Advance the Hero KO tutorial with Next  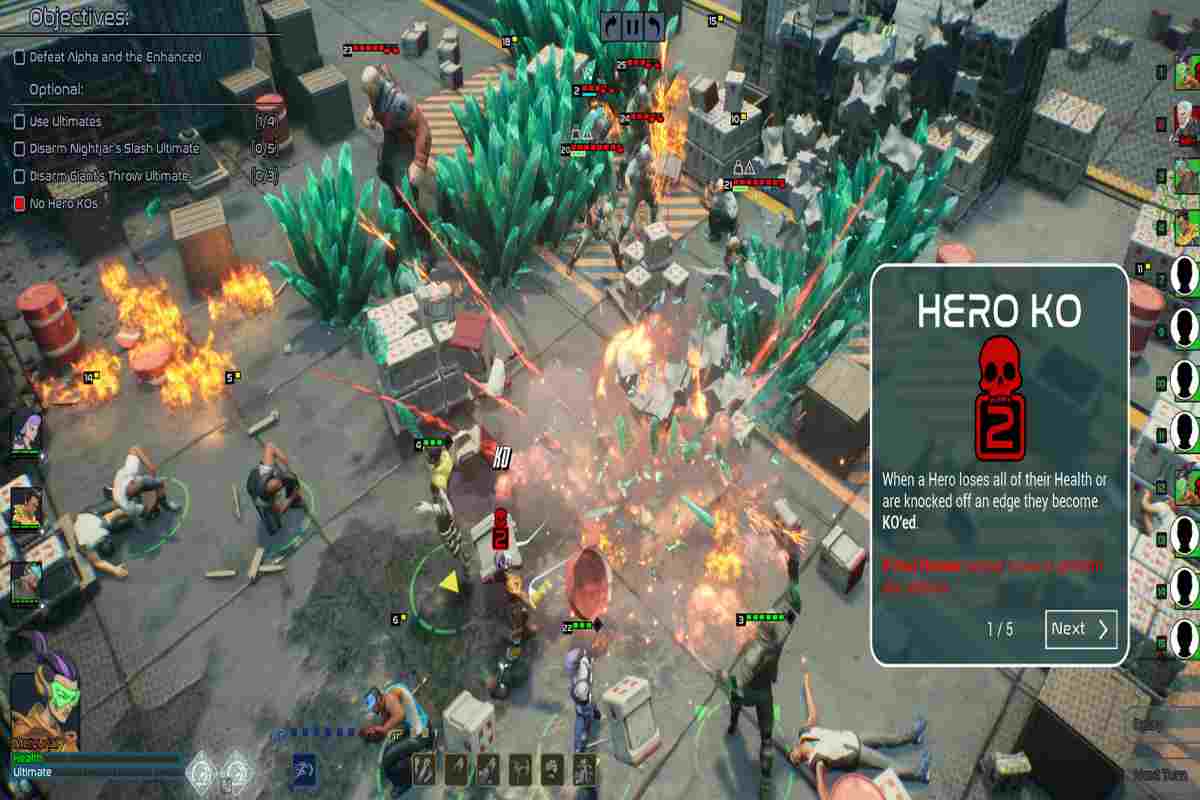[x=1081, y=629]
